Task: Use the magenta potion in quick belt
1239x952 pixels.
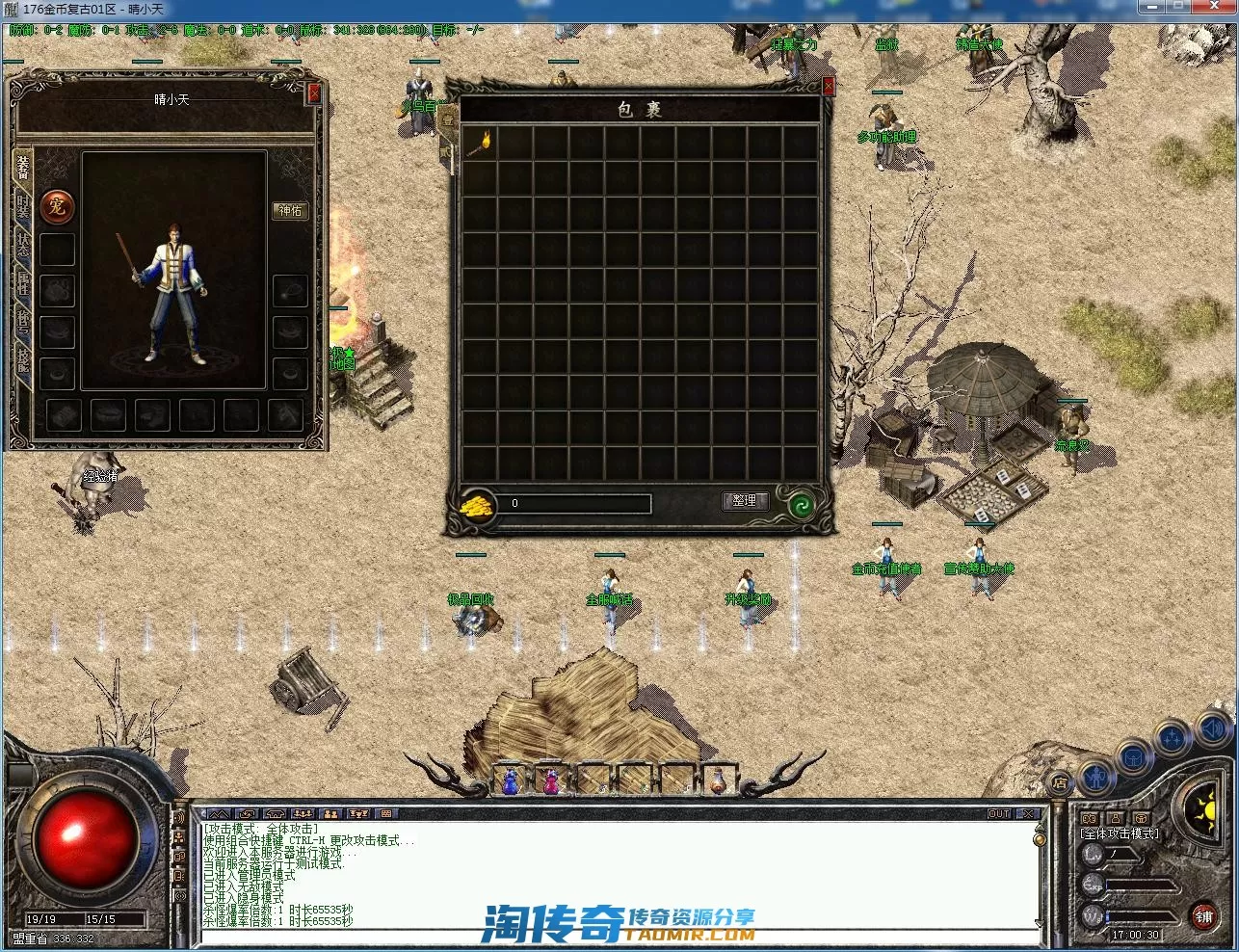Action: pos(551,780)
